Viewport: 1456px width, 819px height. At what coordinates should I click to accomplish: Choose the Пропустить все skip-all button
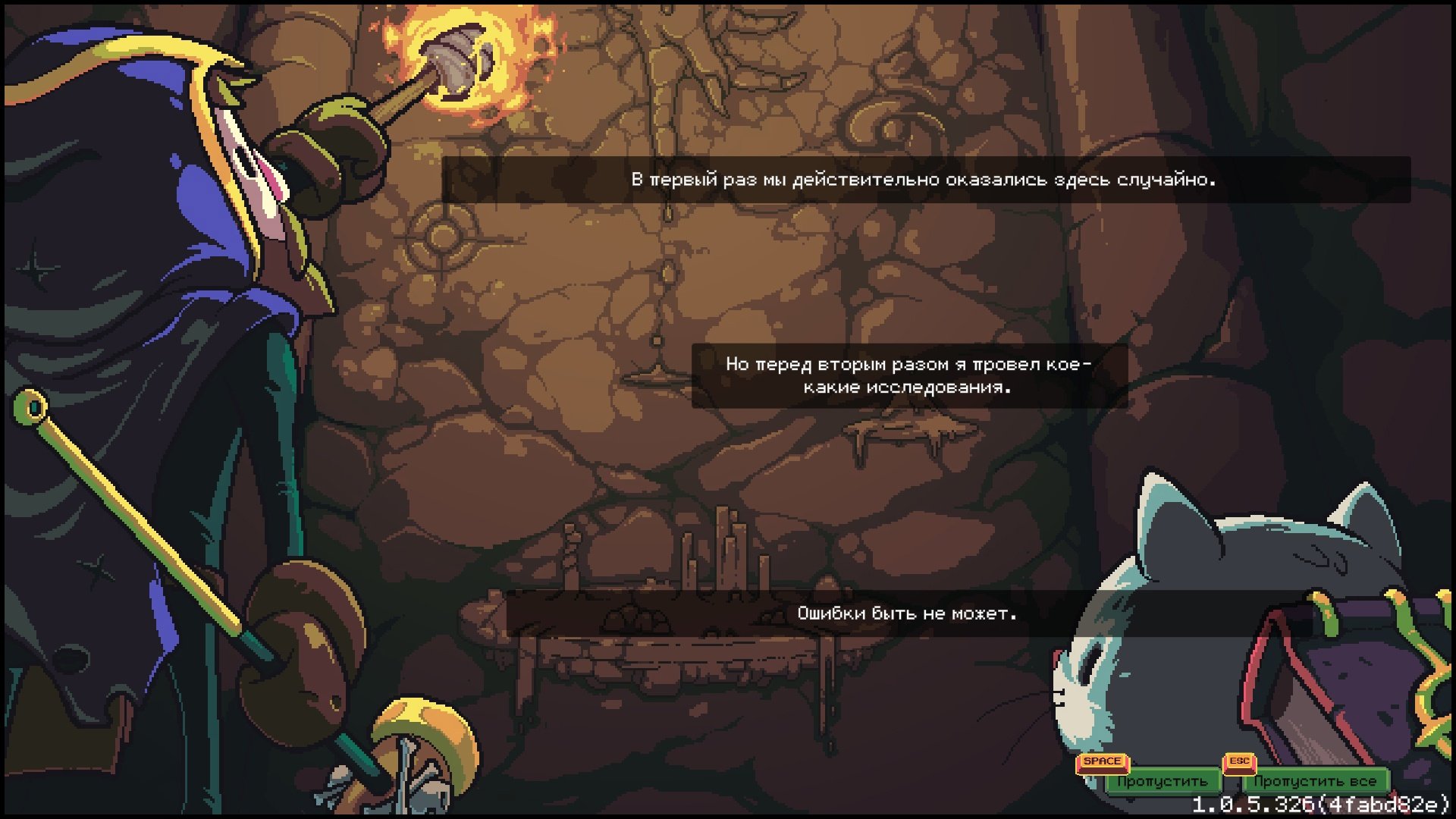1314,781
